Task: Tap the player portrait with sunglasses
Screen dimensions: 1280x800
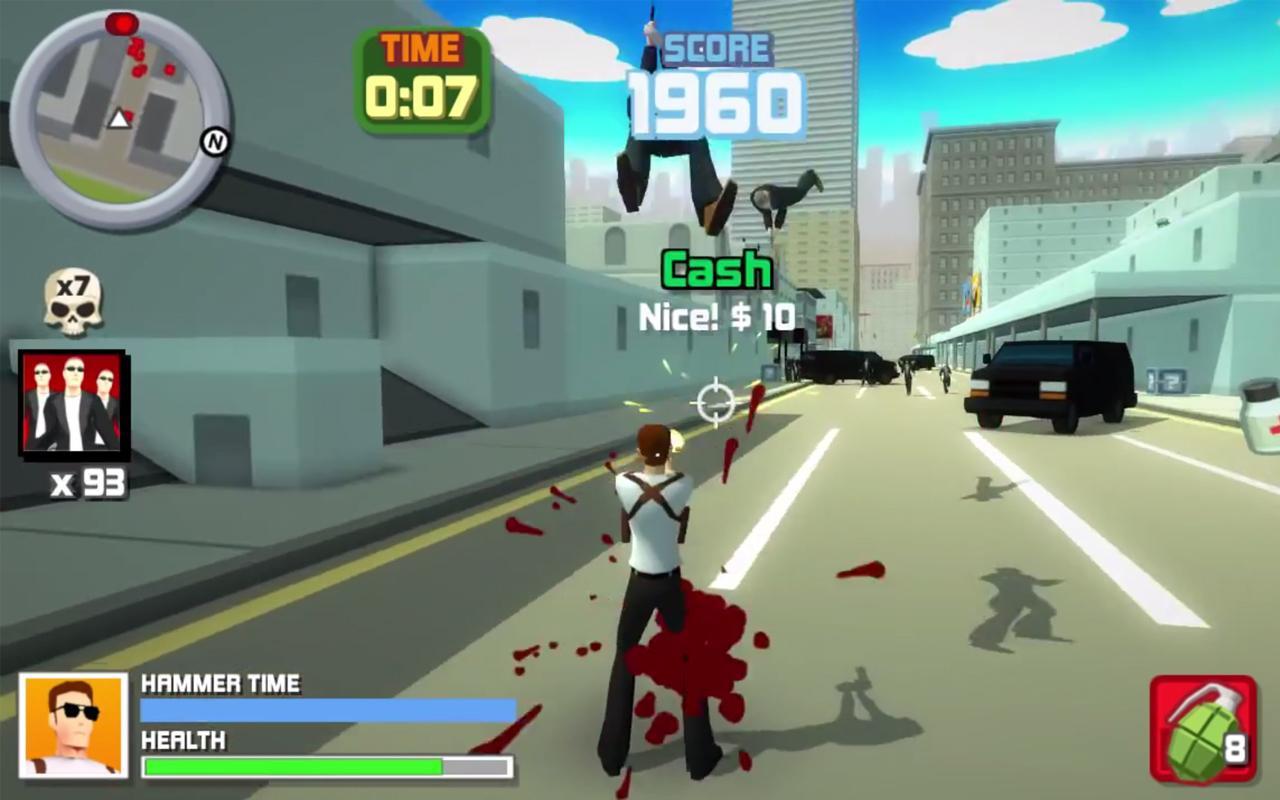Action: (x=74, y=725)
